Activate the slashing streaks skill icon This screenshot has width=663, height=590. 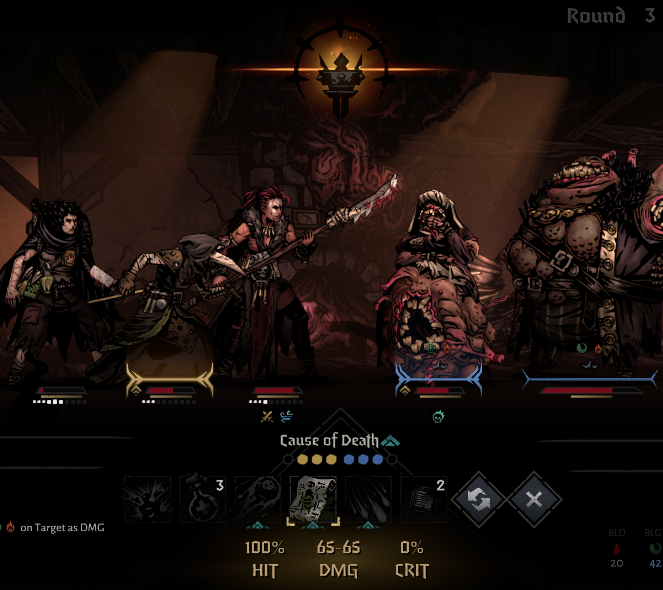point(369,498)
